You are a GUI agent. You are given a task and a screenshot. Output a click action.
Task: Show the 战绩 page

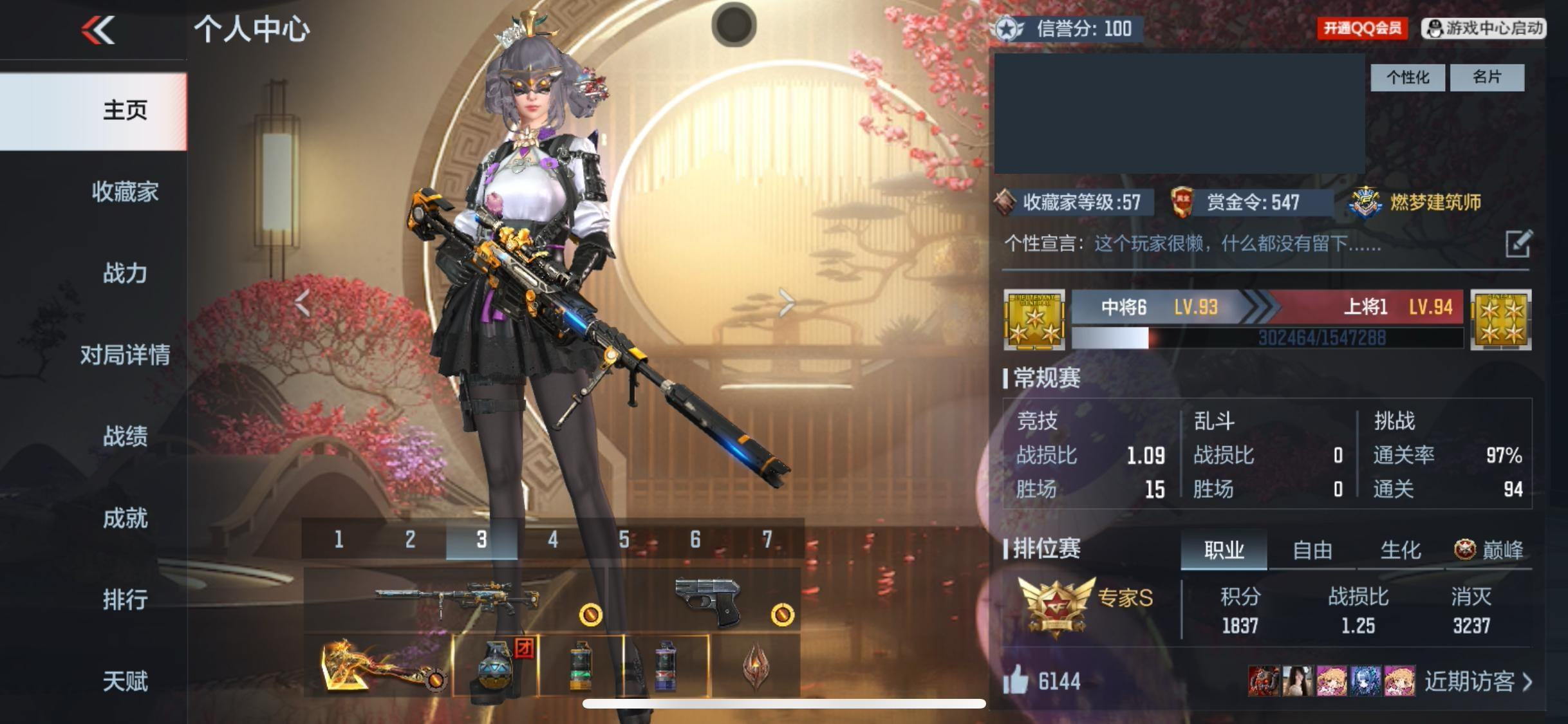125,436
